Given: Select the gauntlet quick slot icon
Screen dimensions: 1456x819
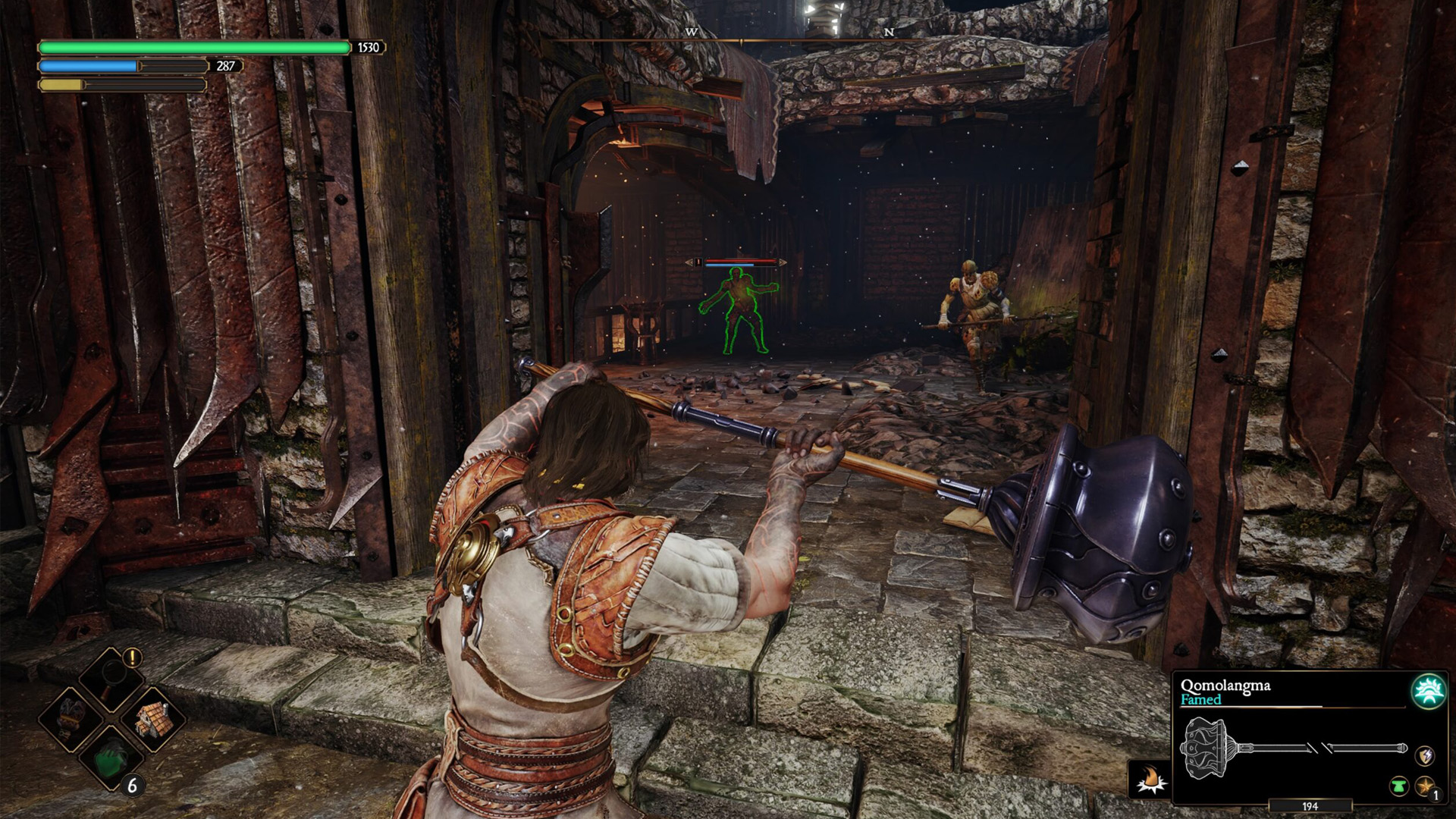Looking at the screenshot, I should 69,719.
